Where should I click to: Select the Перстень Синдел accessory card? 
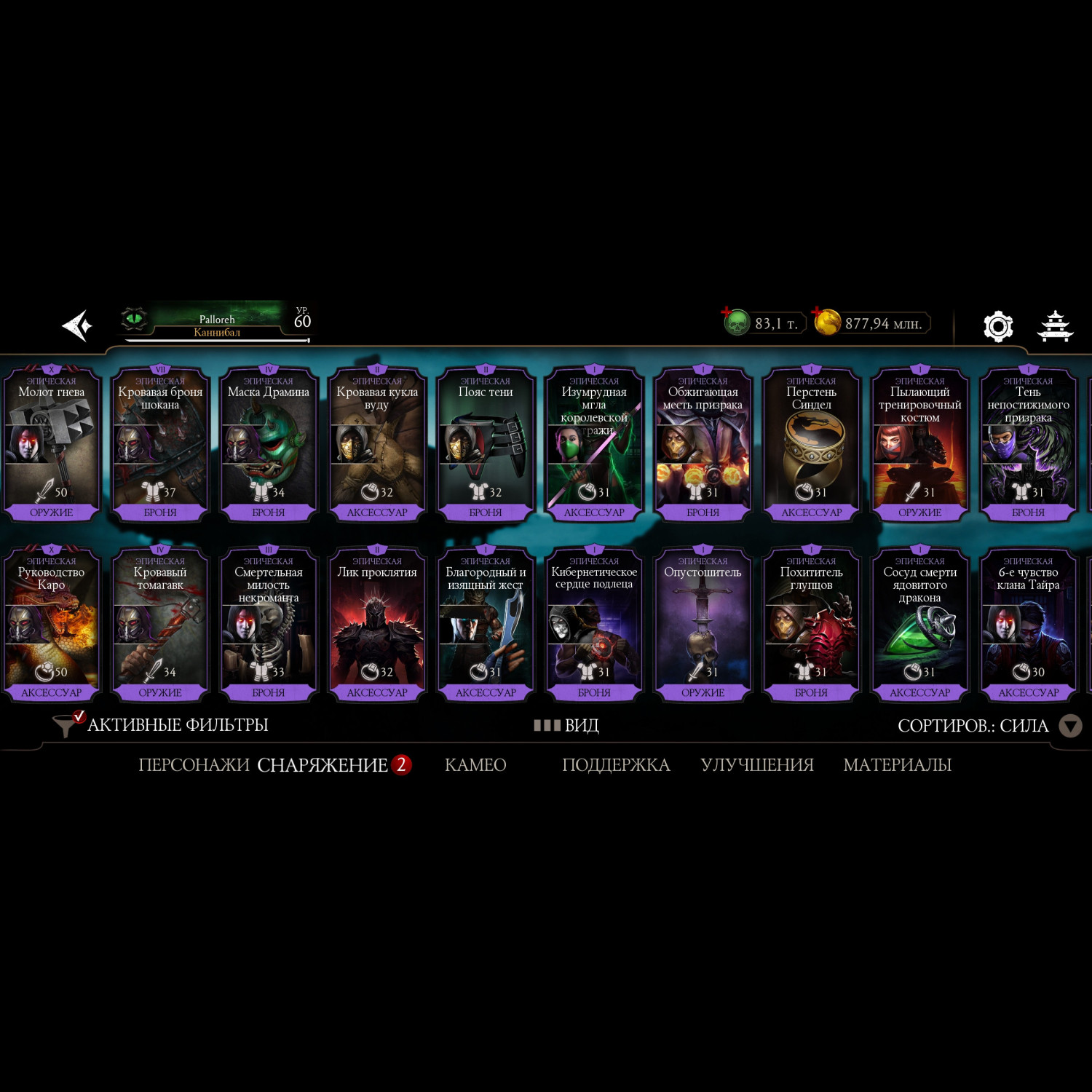pyautogui.click(x=811, y=444)
